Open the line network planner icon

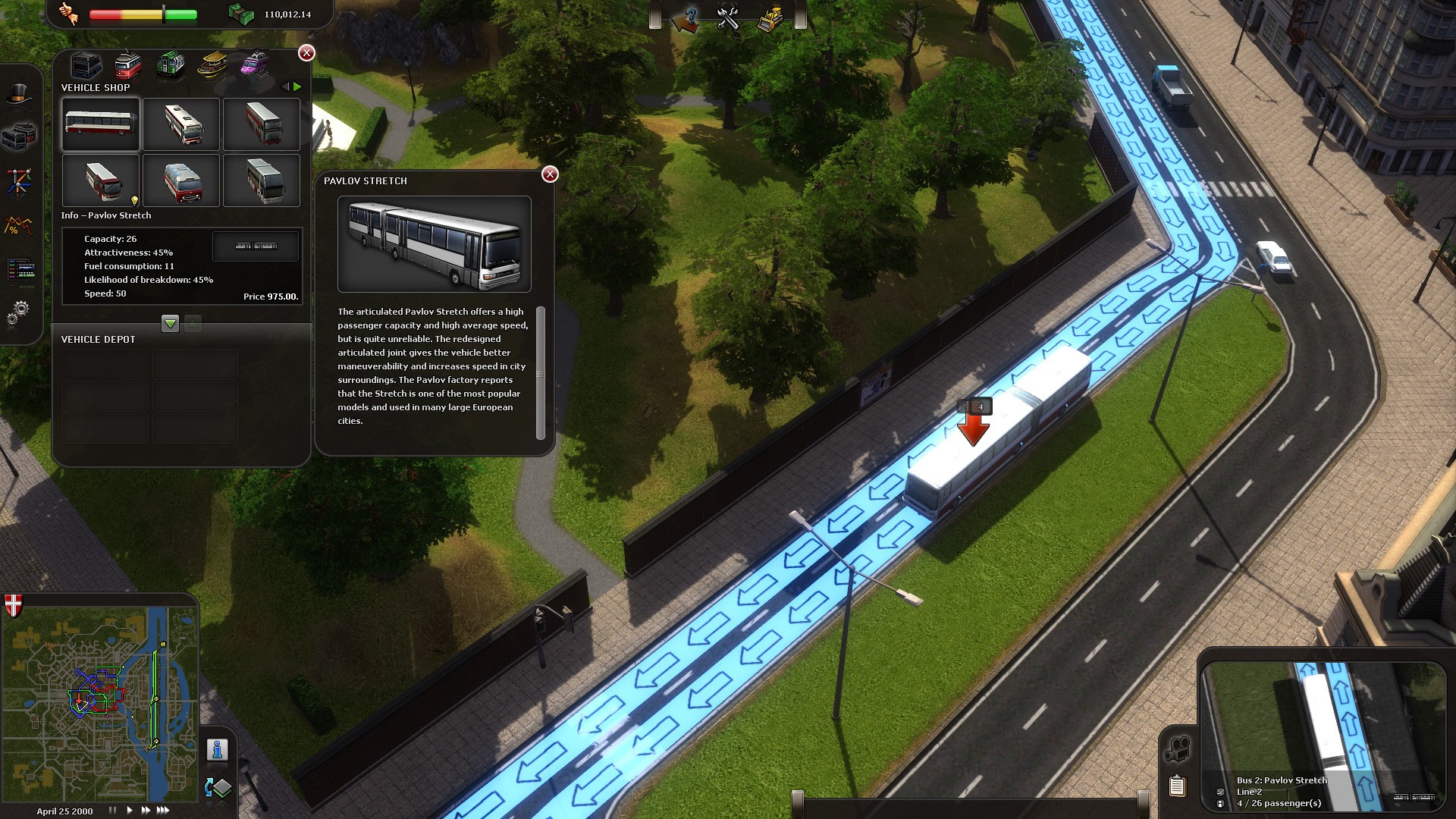(20, 182)
